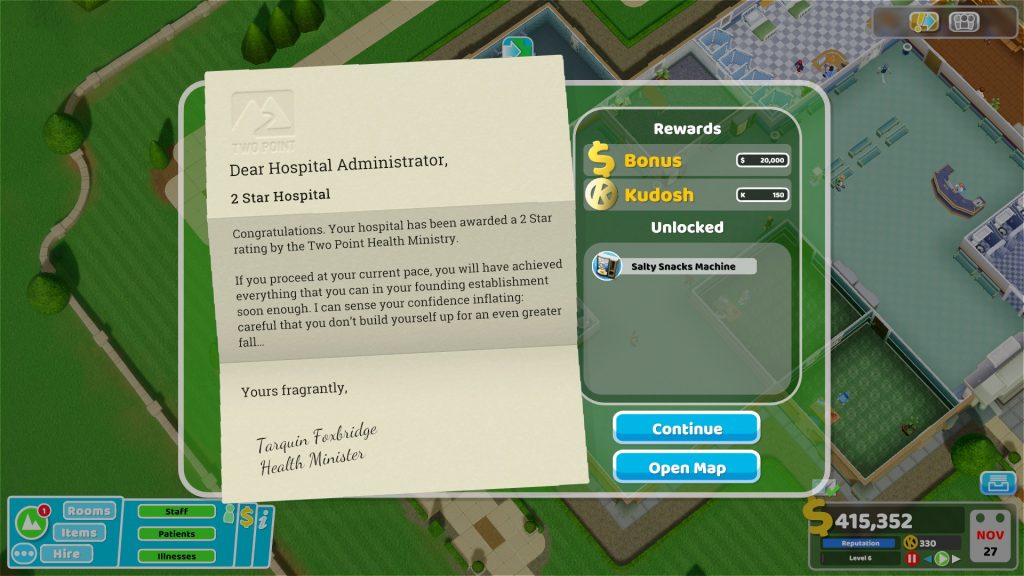Open the Rooms build menu
Image resolution: width=1024 pixels, height=576 pixels.
[x=89, y=511]
